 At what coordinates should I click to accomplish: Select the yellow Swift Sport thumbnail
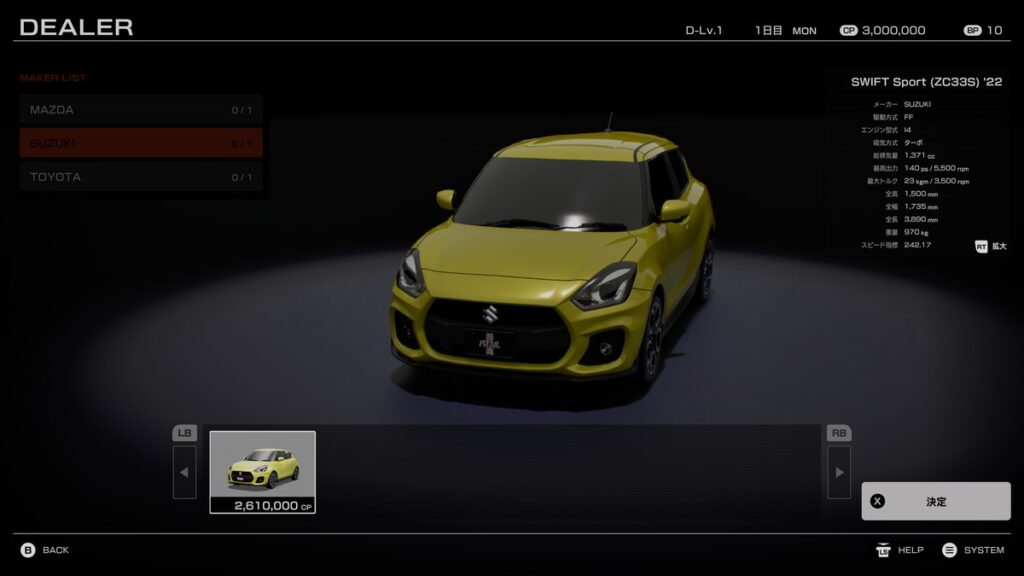pyautogui.click(x=262, y=471)
